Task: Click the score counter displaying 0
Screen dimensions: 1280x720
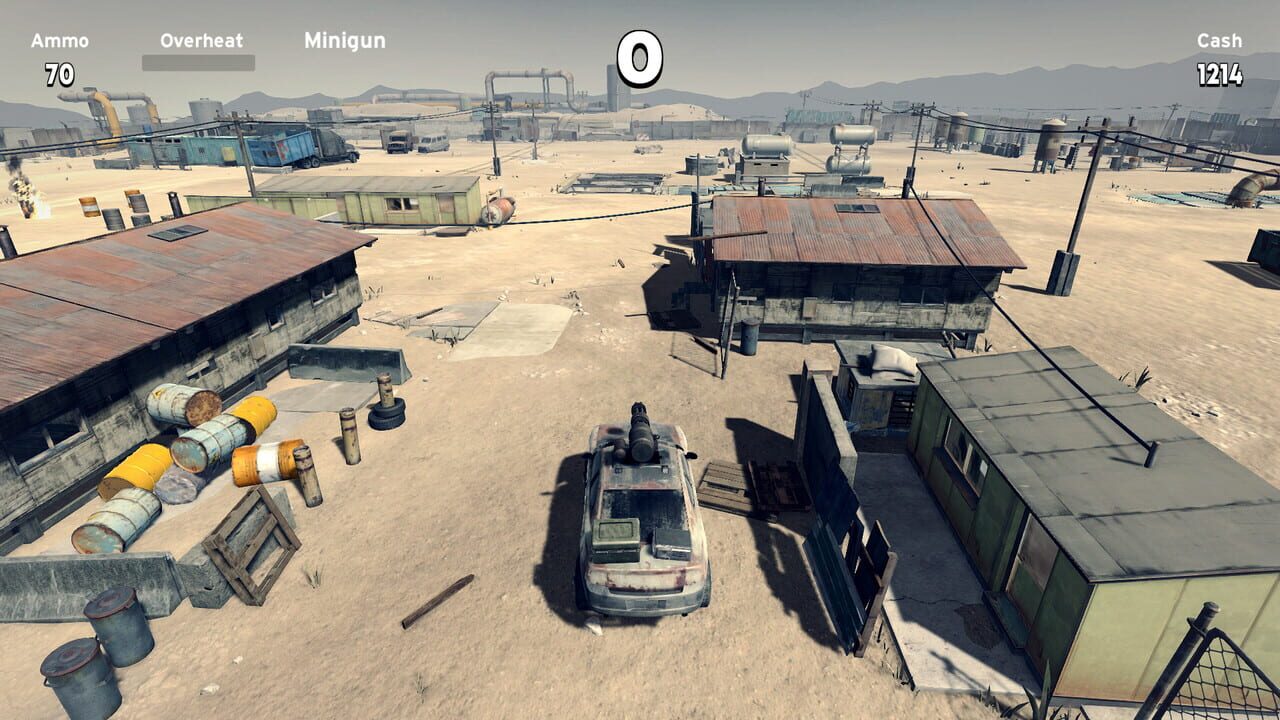Action: click(637, 48)
